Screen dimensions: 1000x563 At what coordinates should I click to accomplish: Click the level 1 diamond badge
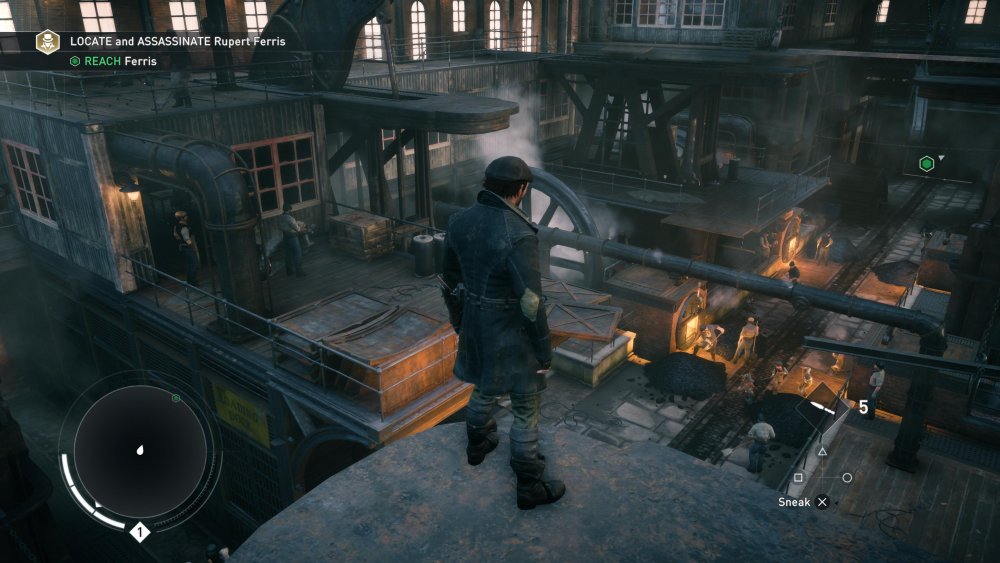click(x=141, y=532)
